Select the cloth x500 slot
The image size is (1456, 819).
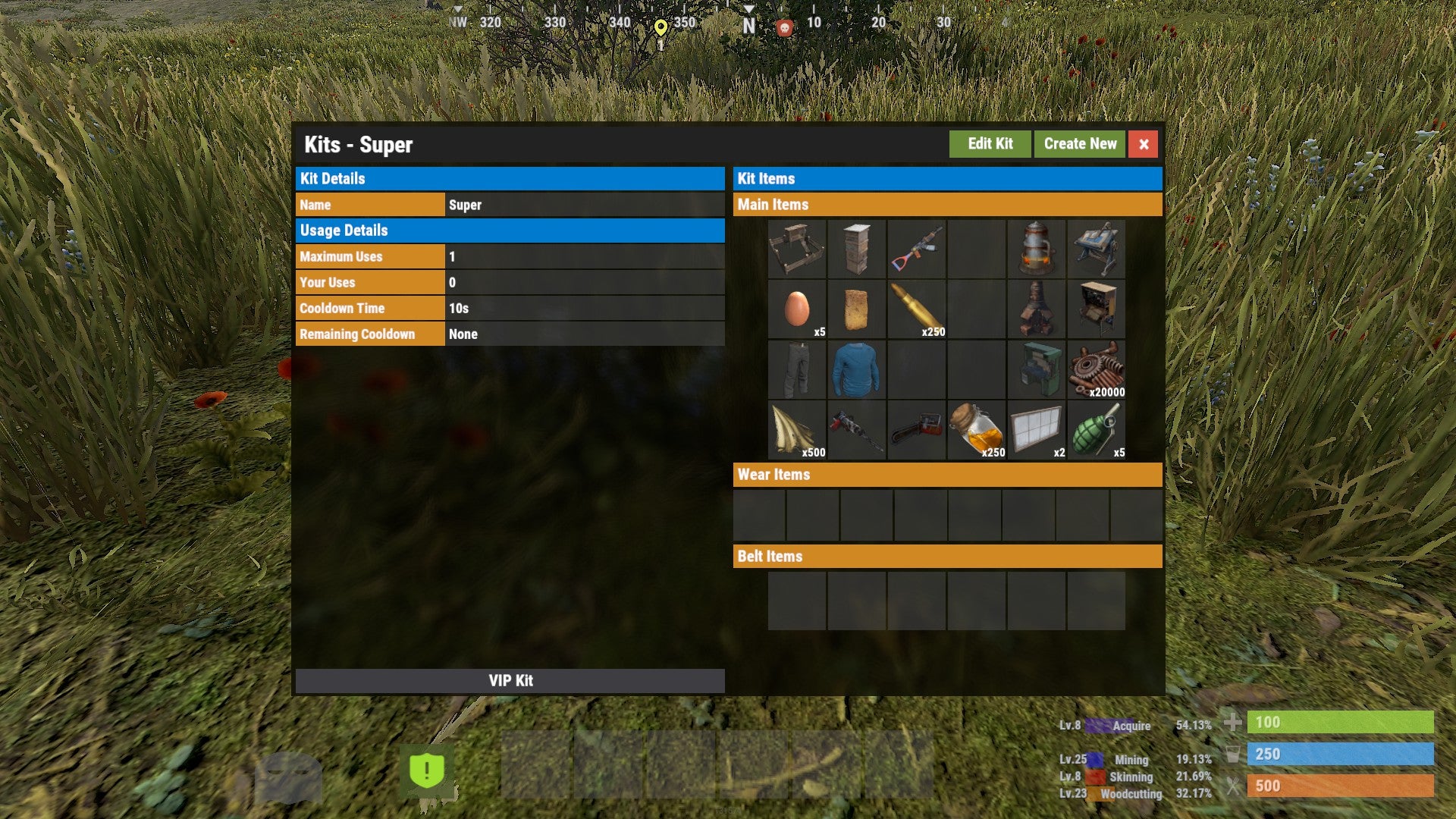(x=796, y=430)
